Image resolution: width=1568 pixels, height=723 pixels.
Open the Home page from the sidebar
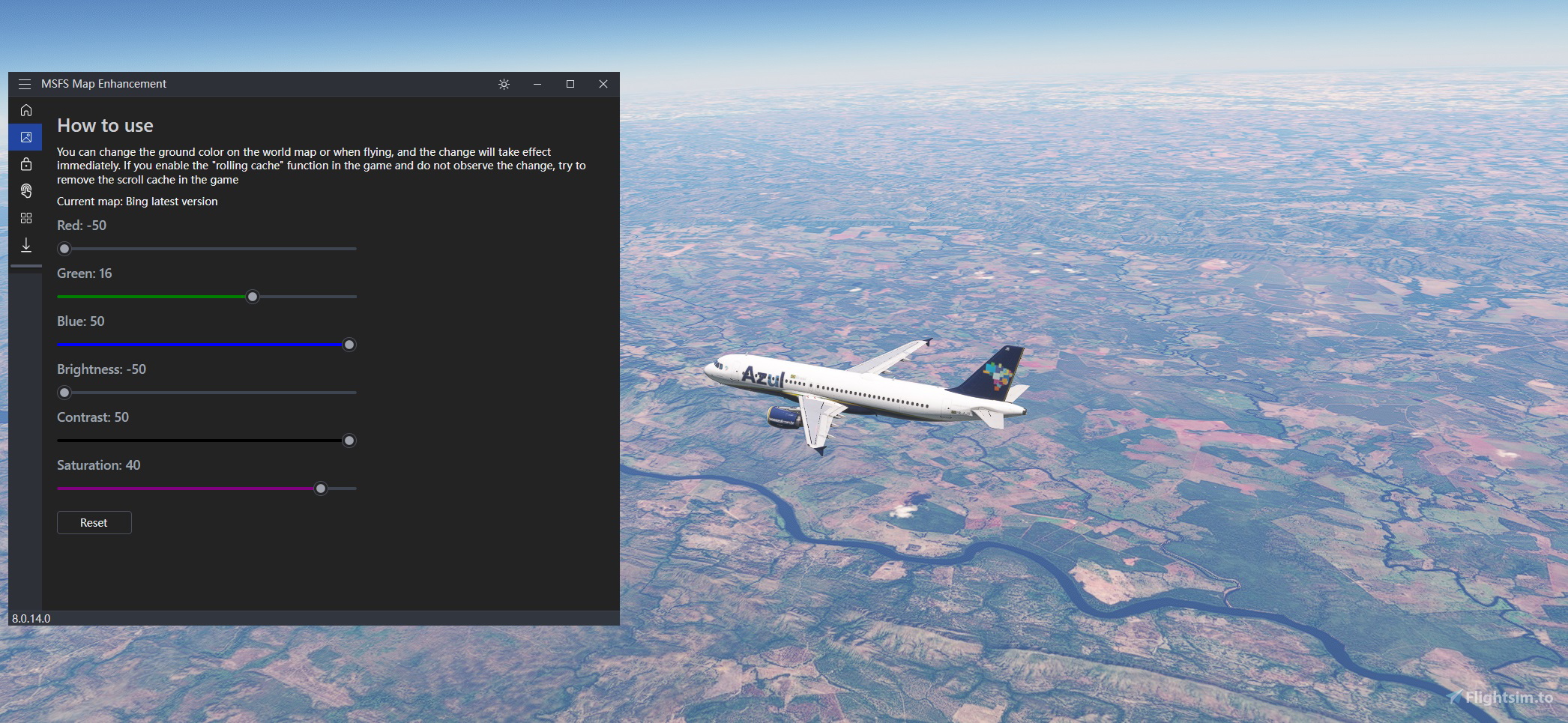[x=26, y=110]
